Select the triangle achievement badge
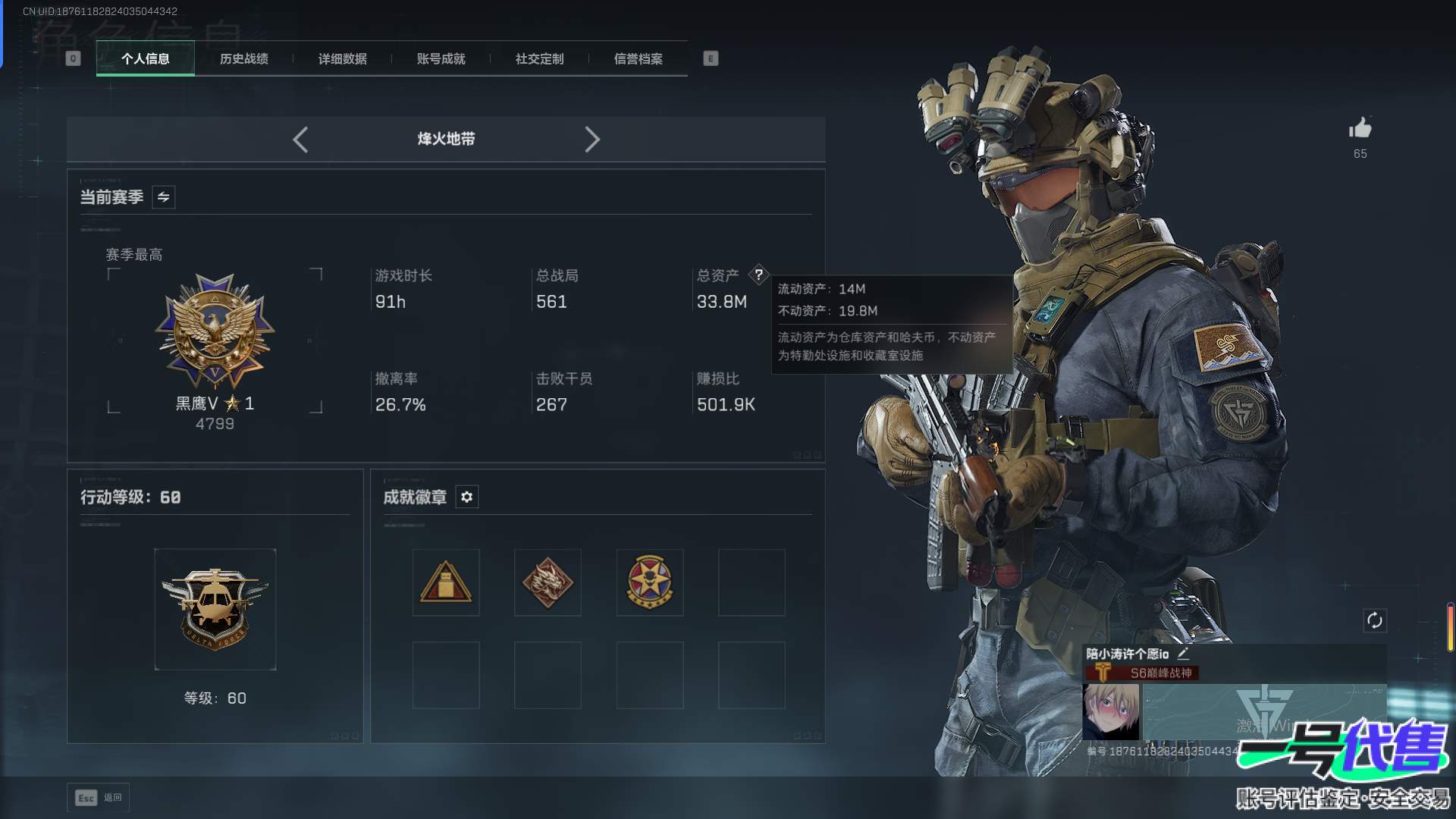The height and width of the screenshot is (819, 1456). [x=446, y=582]
